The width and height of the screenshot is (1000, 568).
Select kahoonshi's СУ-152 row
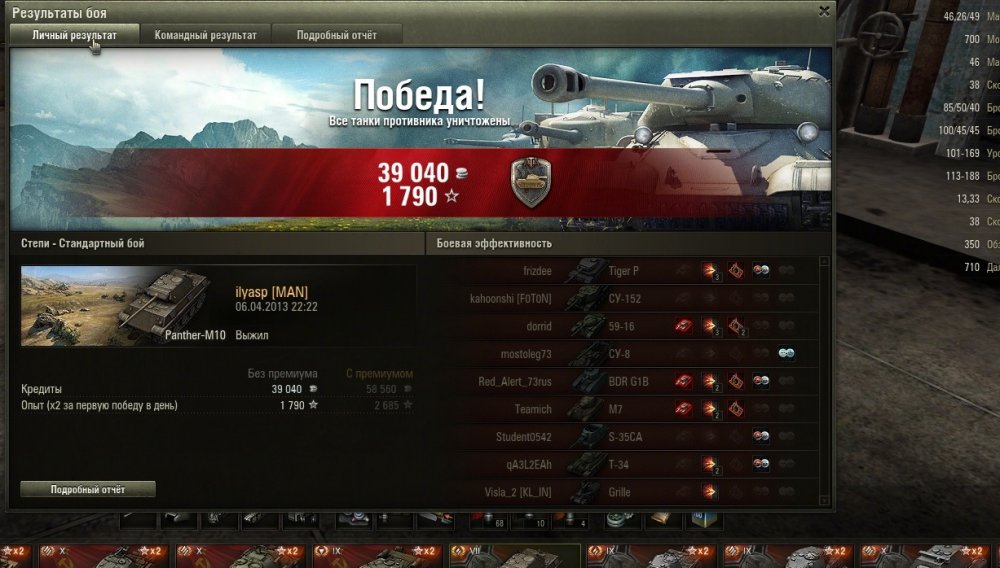(640, 298)
